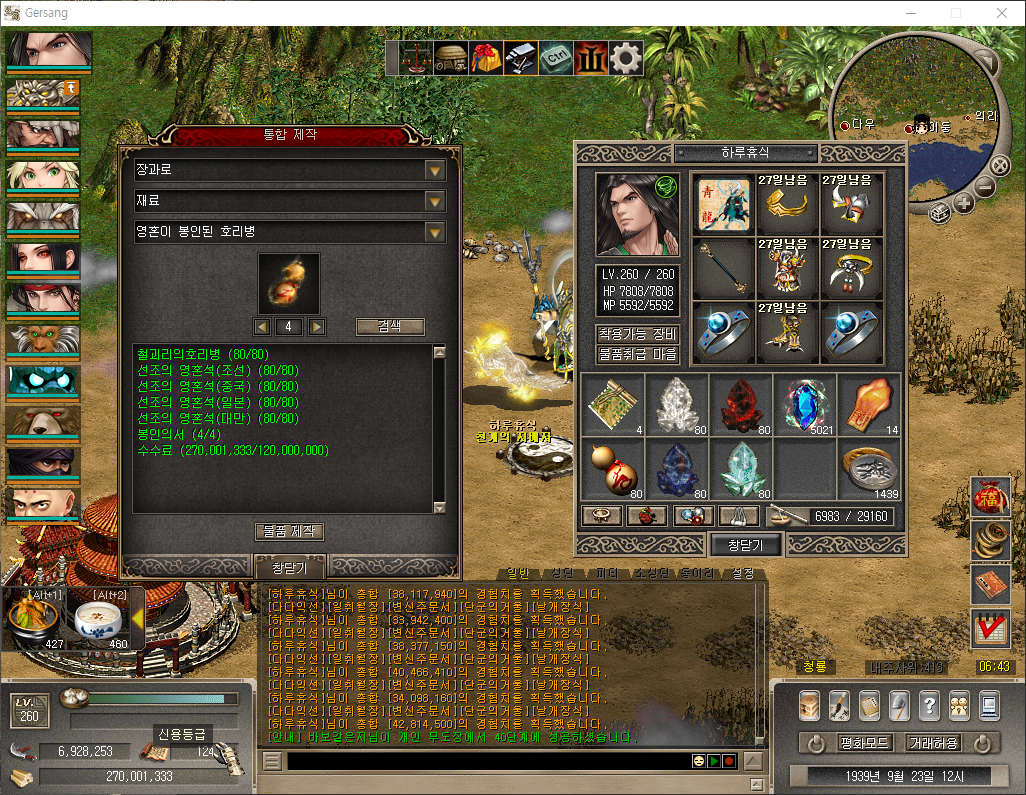Select the red gourd bottle item

(612, 469)
